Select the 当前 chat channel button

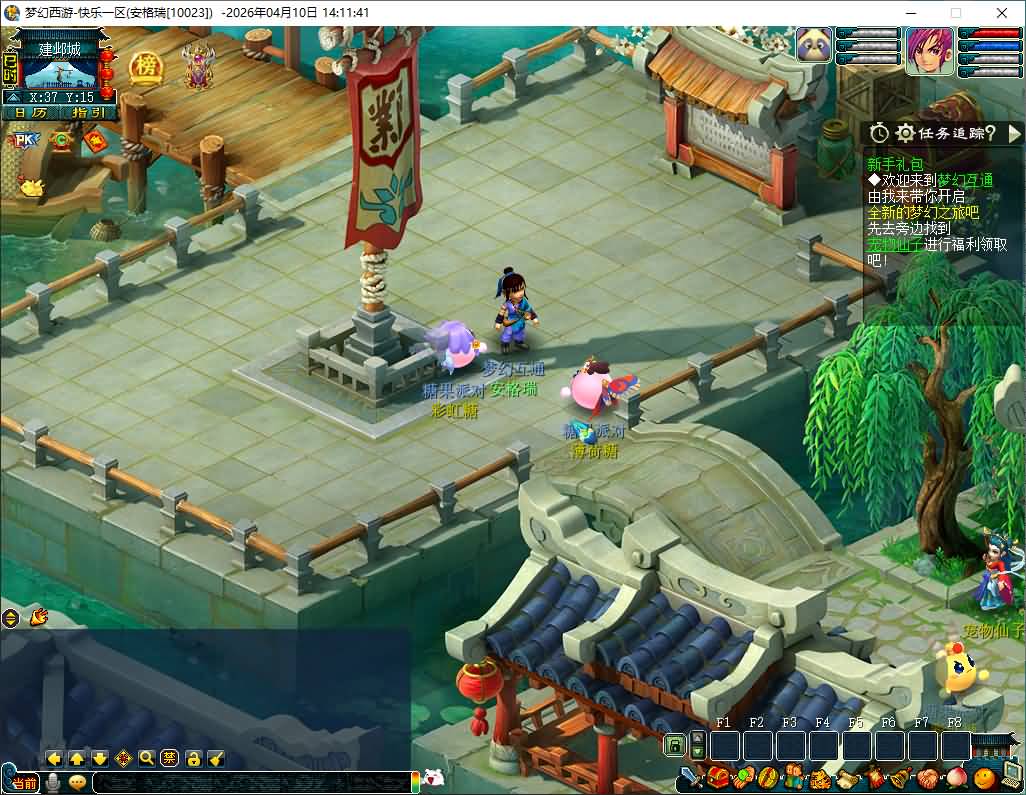[x=24, y=782]
